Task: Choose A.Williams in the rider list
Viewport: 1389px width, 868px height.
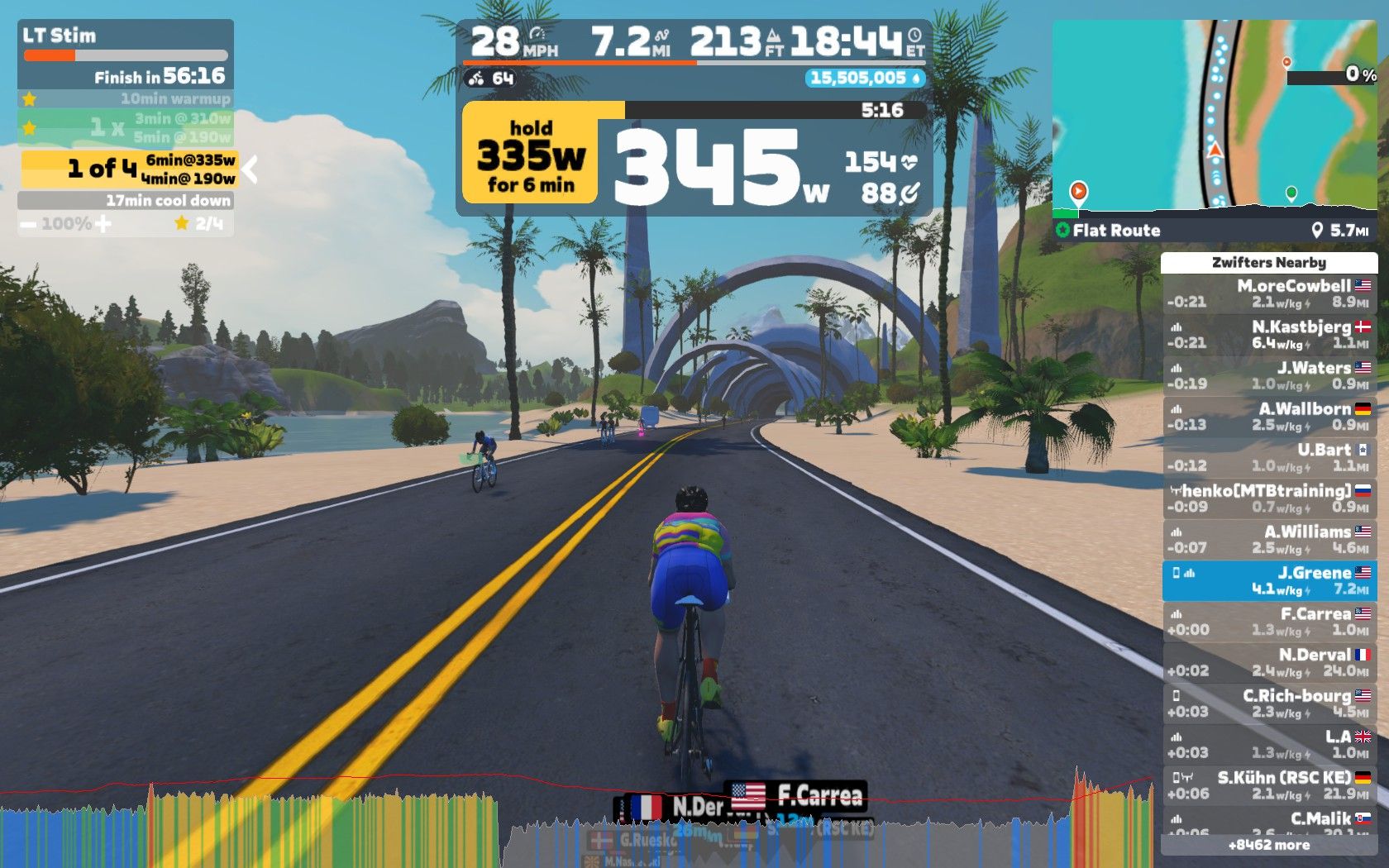Action: [1269, 540]
